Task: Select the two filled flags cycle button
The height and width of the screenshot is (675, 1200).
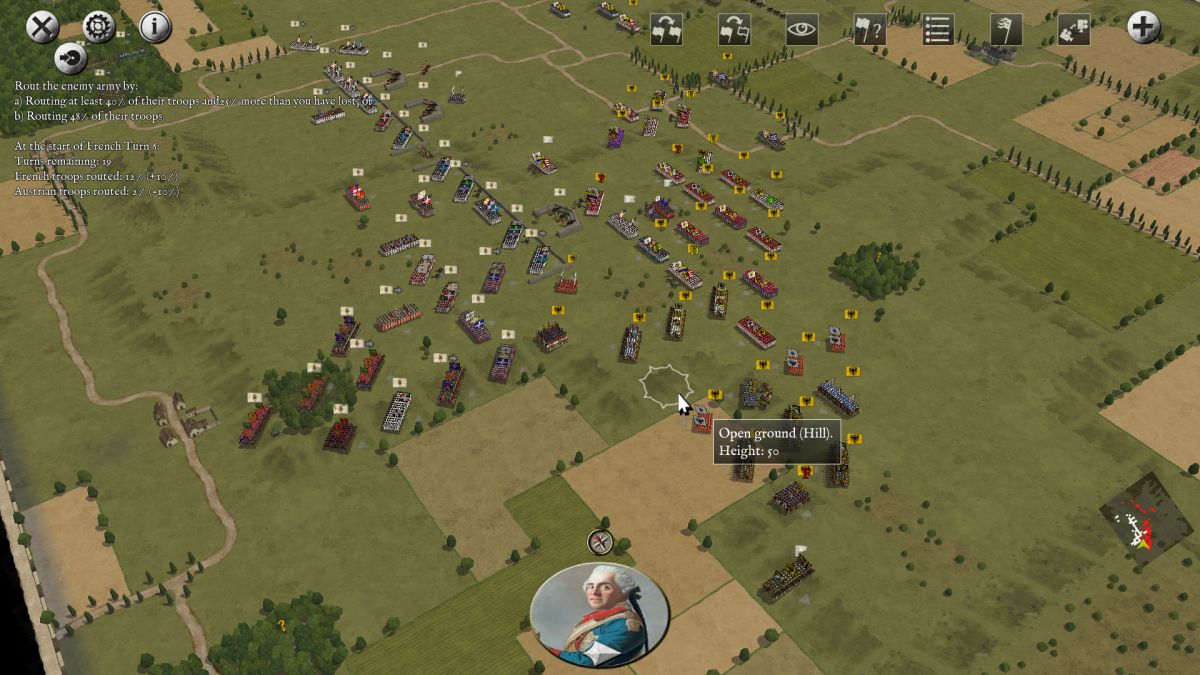Action: pyautogui.click(x=667, y=29)
